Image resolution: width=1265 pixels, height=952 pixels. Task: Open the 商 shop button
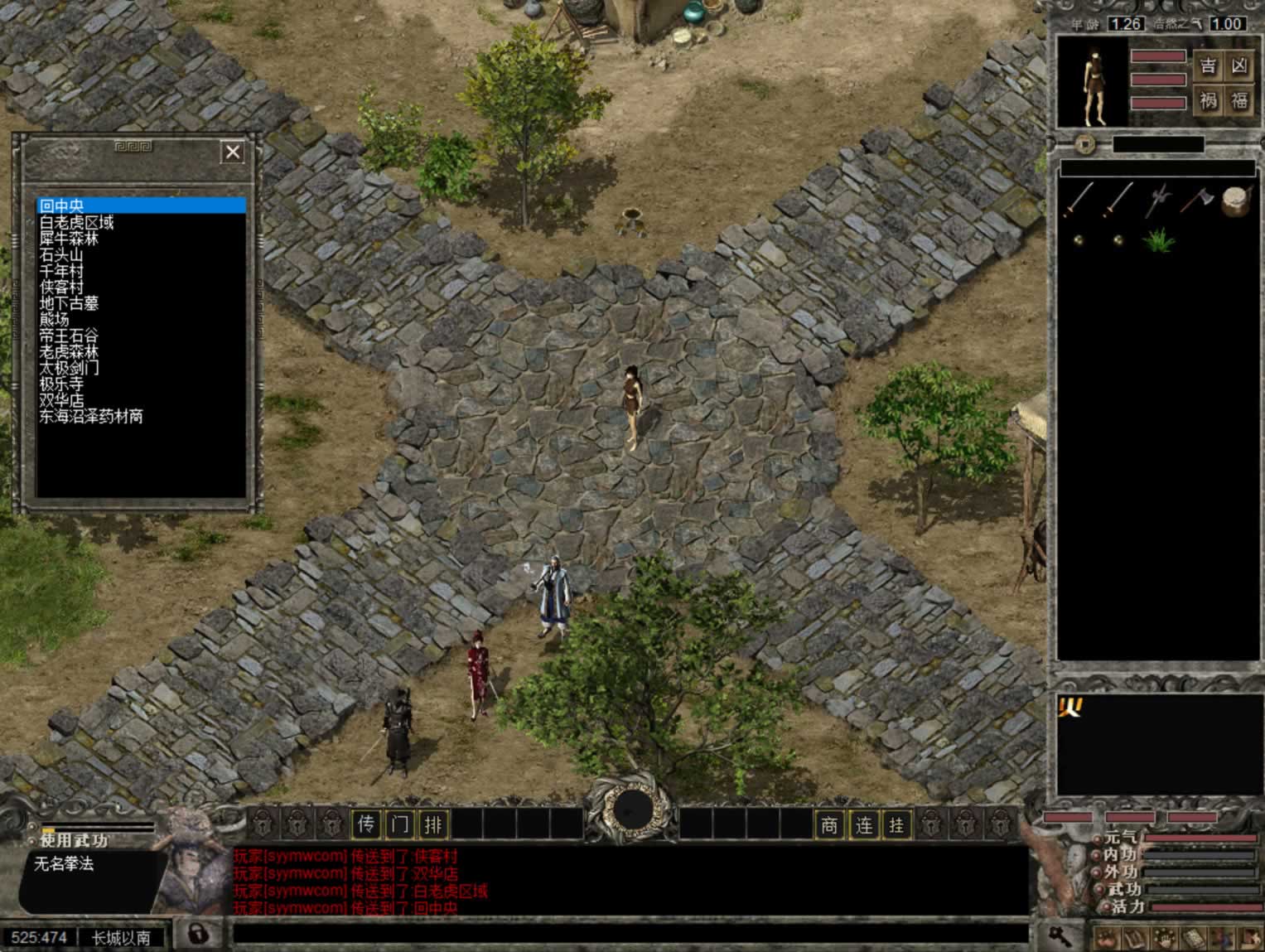click(x=829, y=824)
